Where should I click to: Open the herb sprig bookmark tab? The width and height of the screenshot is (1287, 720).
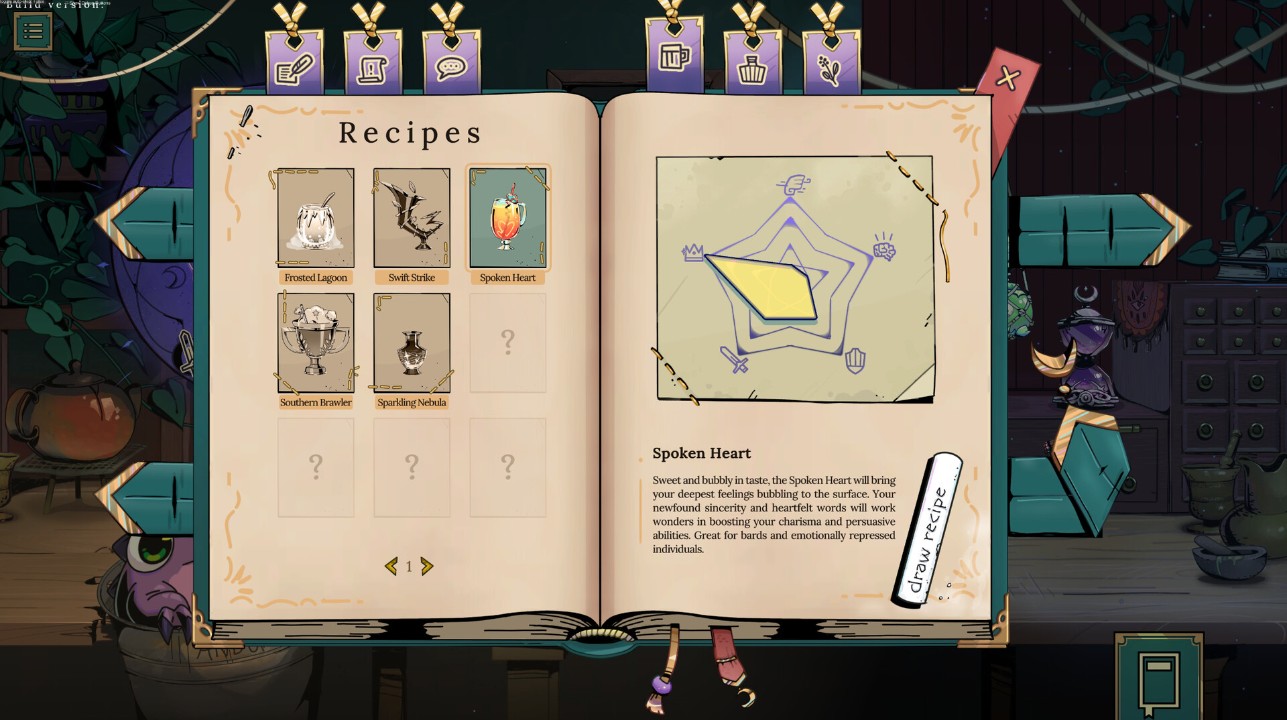[x=831, y=64]
